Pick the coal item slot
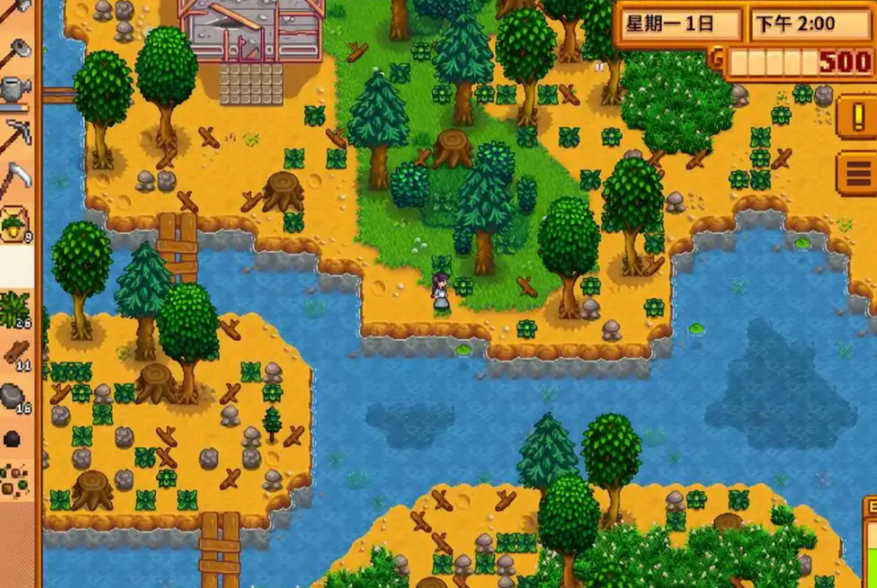Image resolution: width=877 pixels, height=588 pixels. point(16,438)
